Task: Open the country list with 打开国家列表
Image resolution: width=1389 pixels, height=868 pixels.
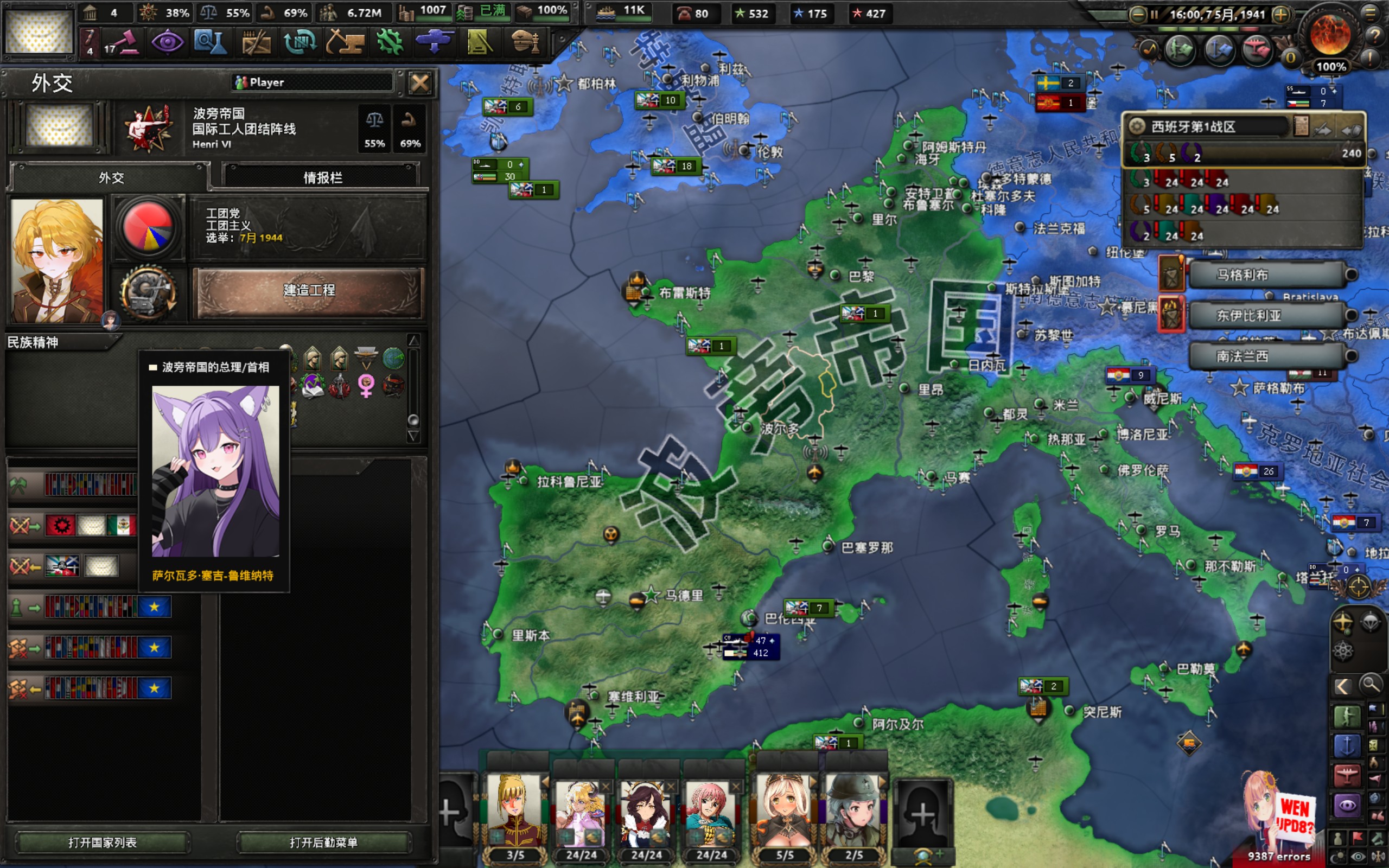Action: [x=102, y=842]
